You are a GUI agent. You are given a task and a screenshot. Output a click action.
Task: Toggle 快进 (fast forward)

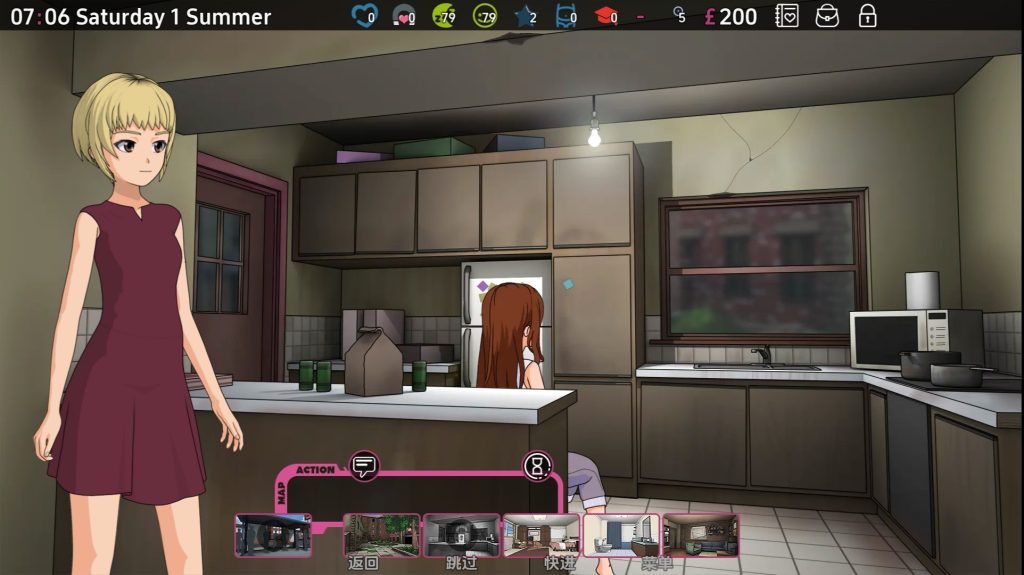click(560, 564)
